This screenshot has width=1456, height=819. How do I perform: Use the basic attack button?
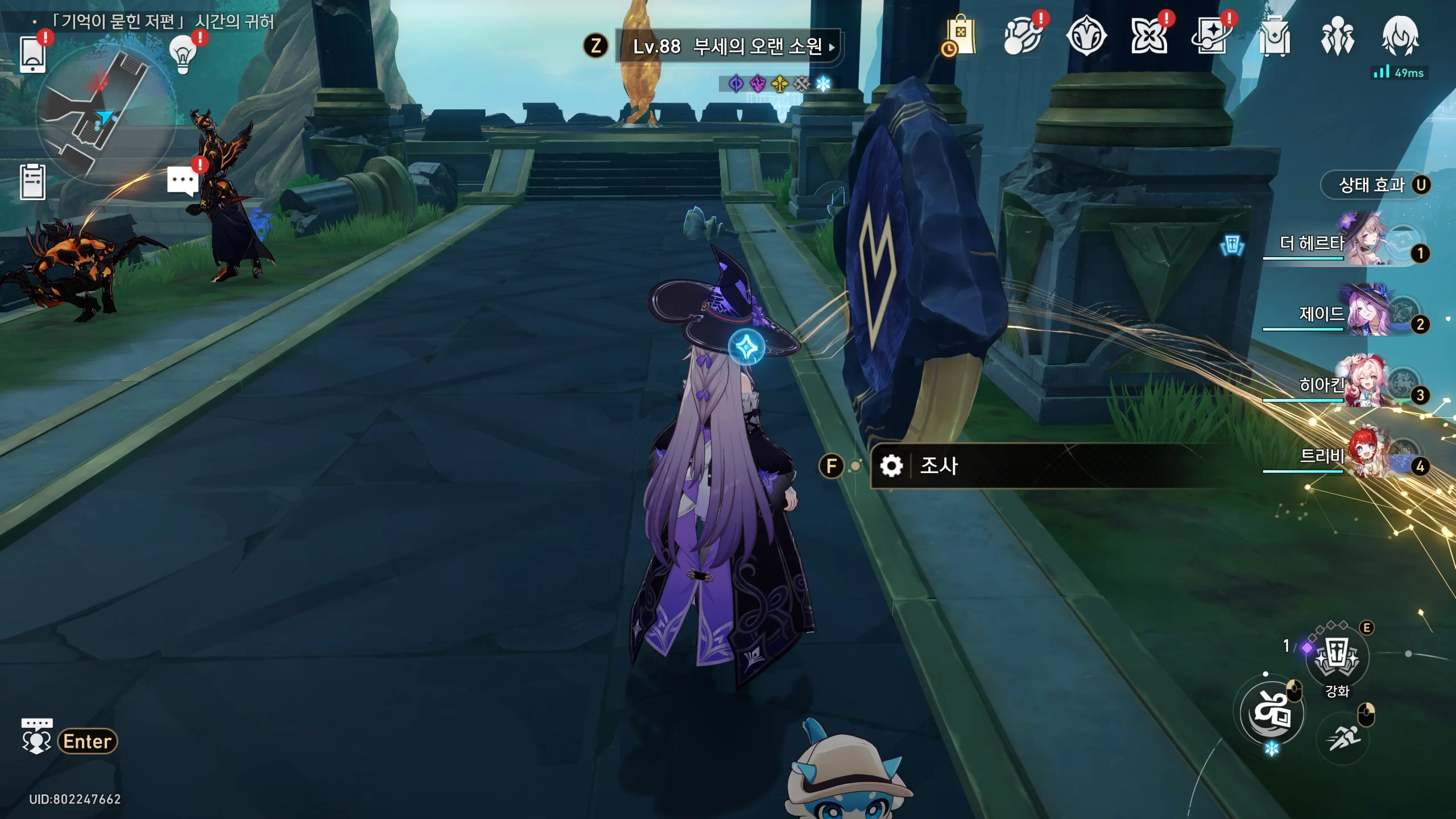(x=1272, y=712)
